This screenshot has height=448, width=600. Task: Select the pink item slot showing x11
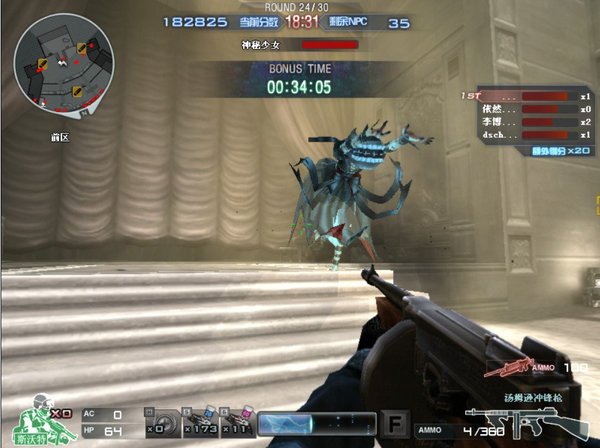click(x=235, y=423)
